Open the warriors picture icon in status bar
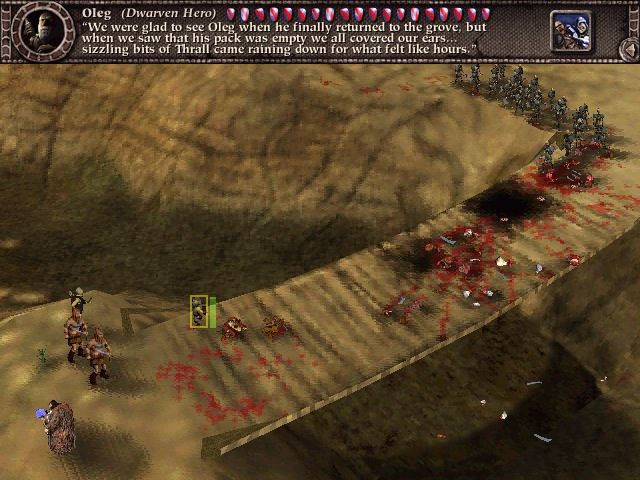The width and height of the screenshot is (640, 480). coord(569,31)
